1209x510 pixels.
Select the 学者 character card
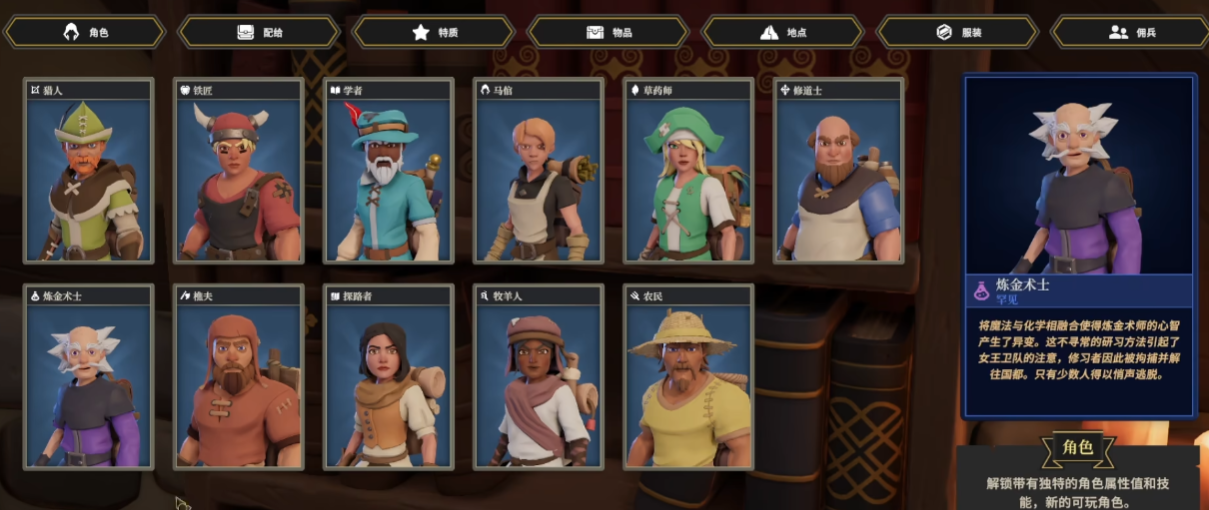[x=389, y=172]
